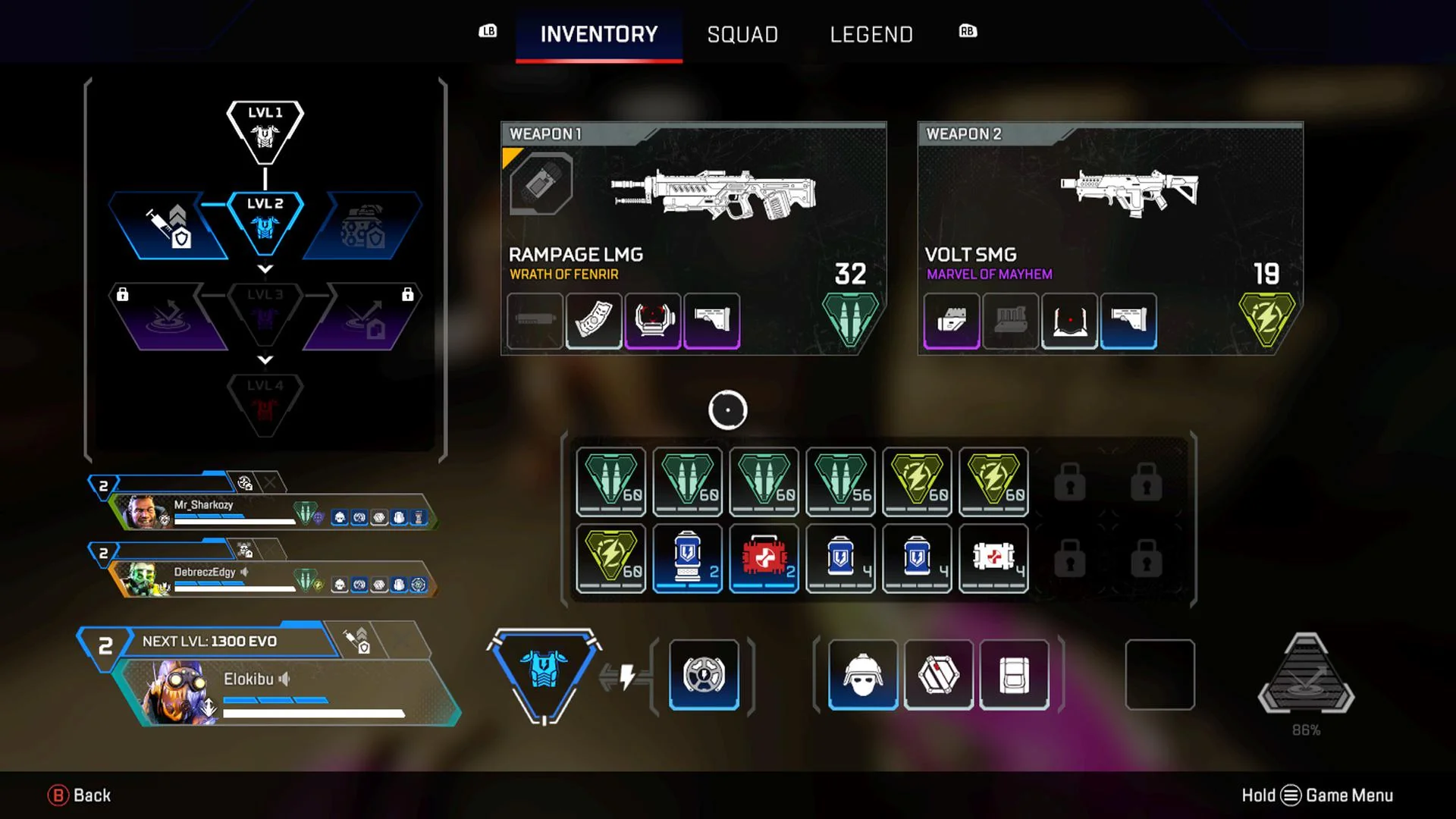Click the red Med Kit in inventory
The height and width of the screenshot is (819, 1456).
[x=764, y=559]
